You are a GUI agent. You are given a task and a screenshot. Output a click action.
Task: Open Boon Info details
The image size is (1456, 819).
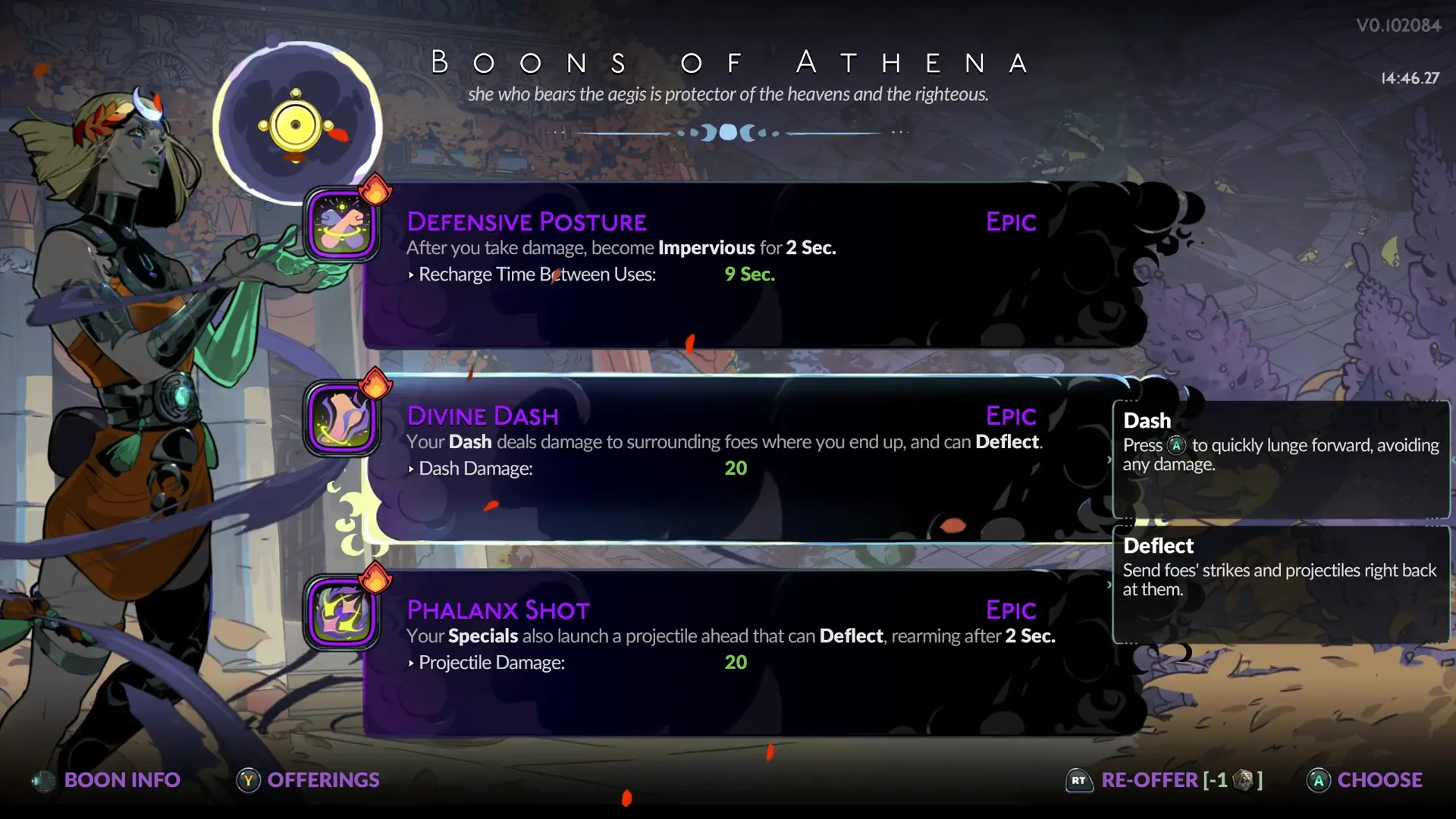(121, 780)
